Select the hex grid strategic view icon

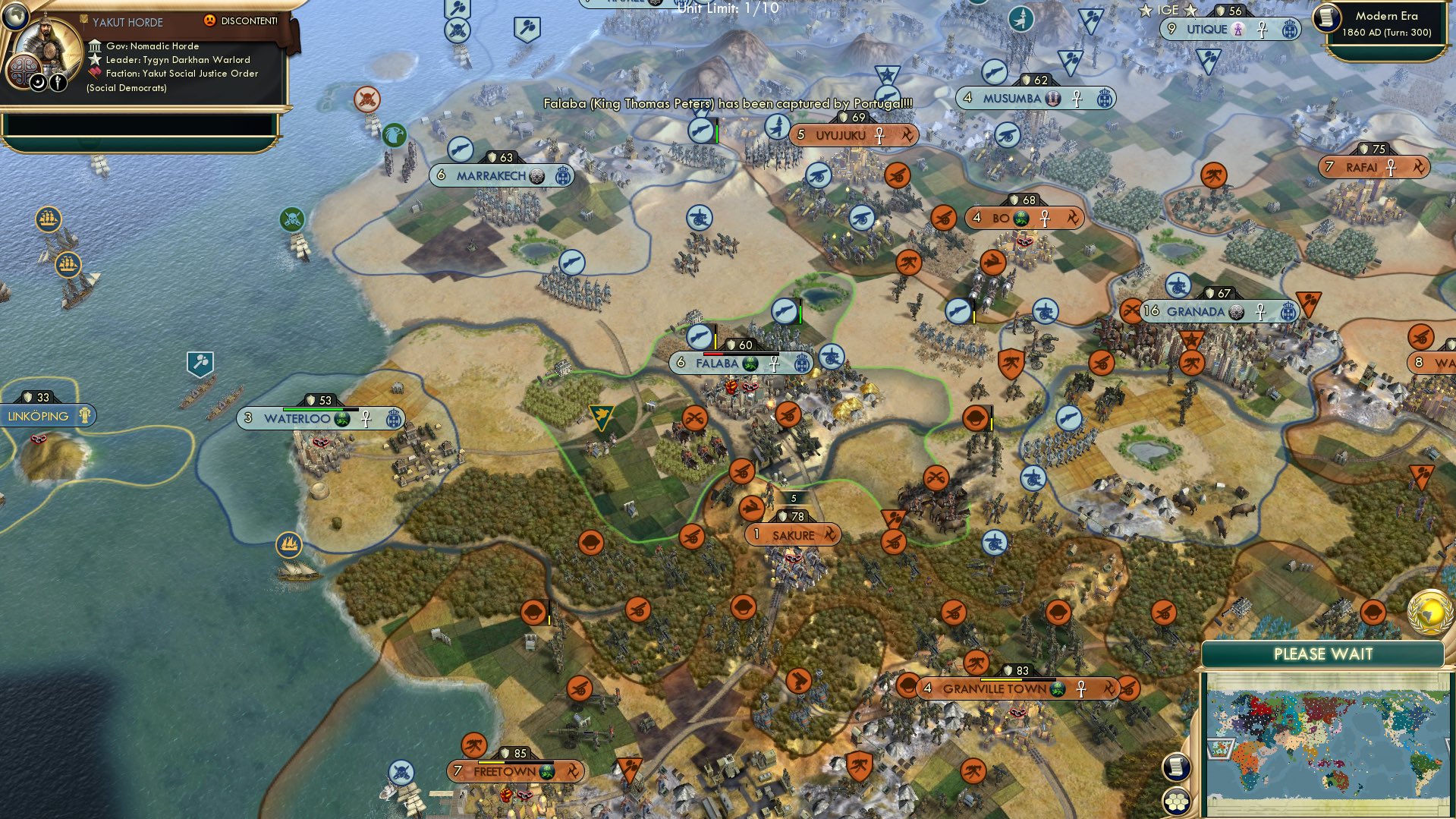(1175, 802)
